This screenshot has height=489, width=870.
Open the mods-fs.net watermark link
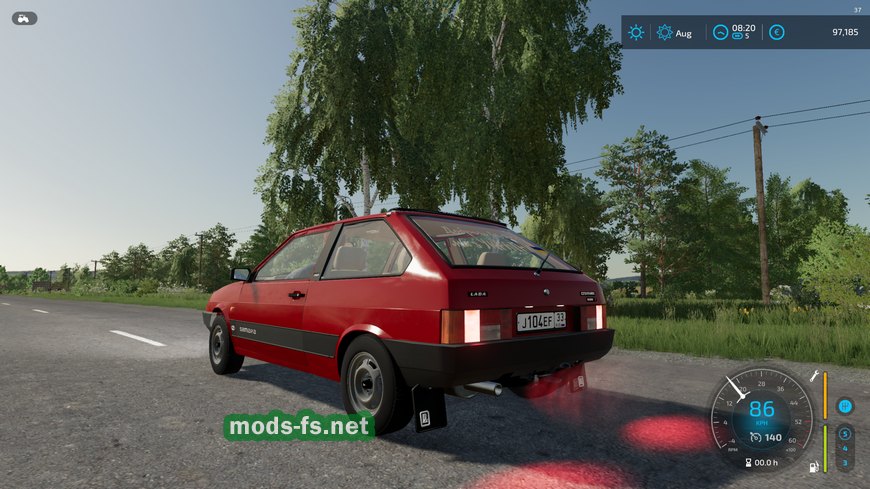pos(299,426)
